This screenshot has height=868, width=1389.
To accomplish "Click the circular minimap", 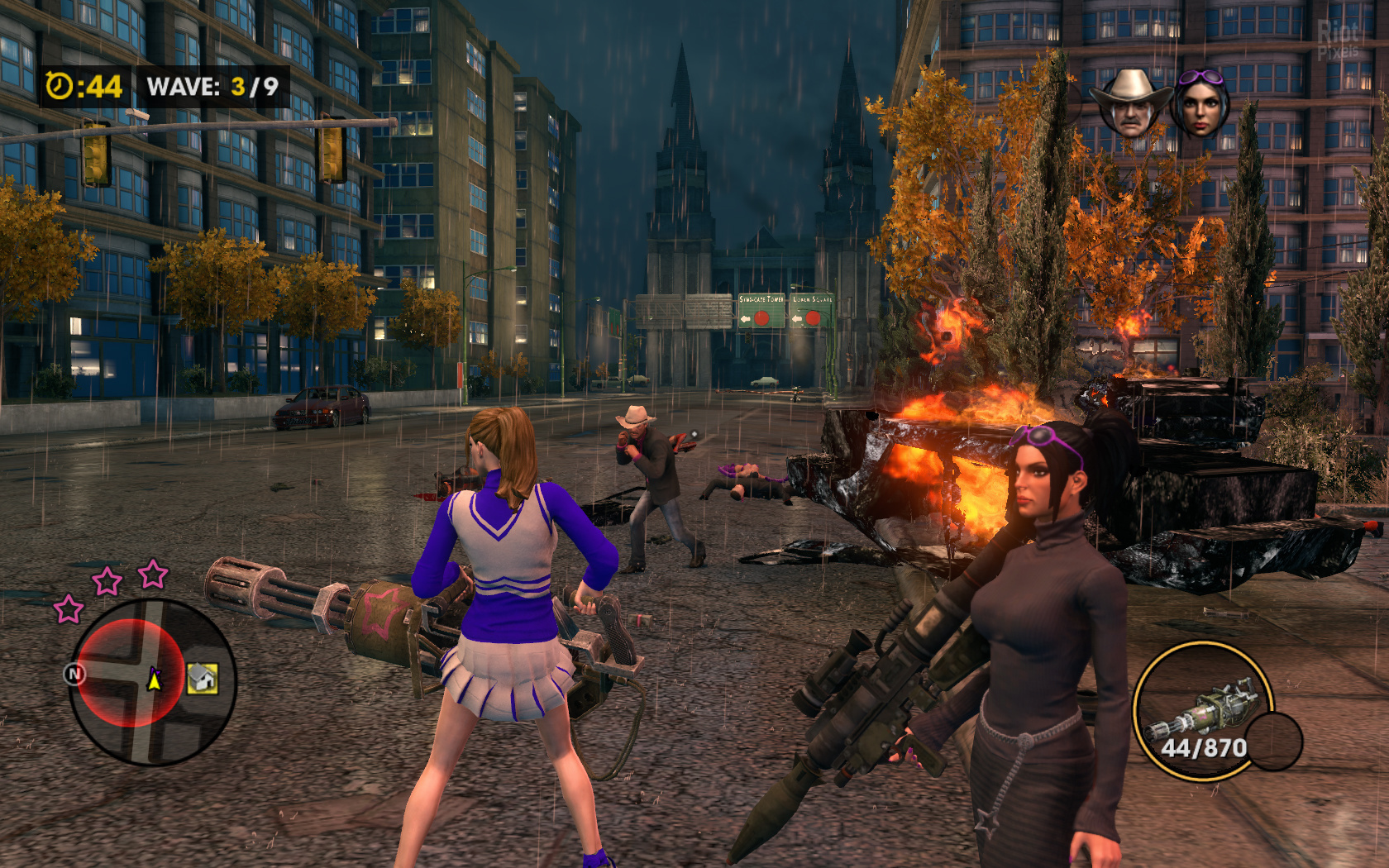I will pyautogui.click(x=152, y=680).
